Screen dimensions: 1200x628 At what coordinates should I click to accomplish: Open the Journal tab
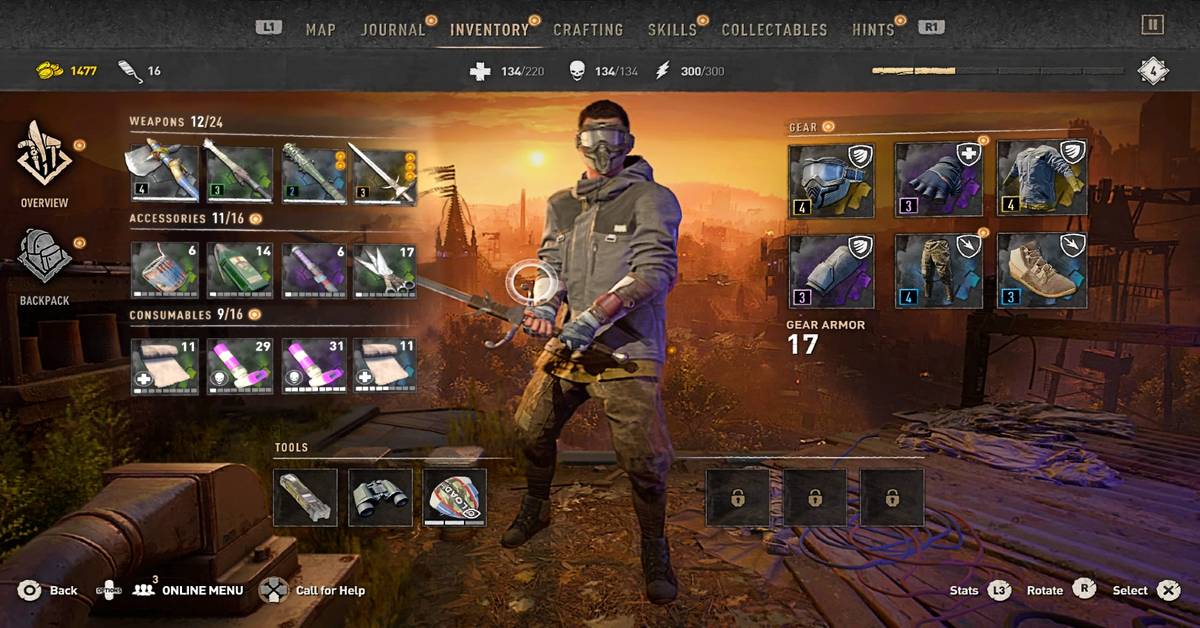pyautogui.click(x=392, y=29)
